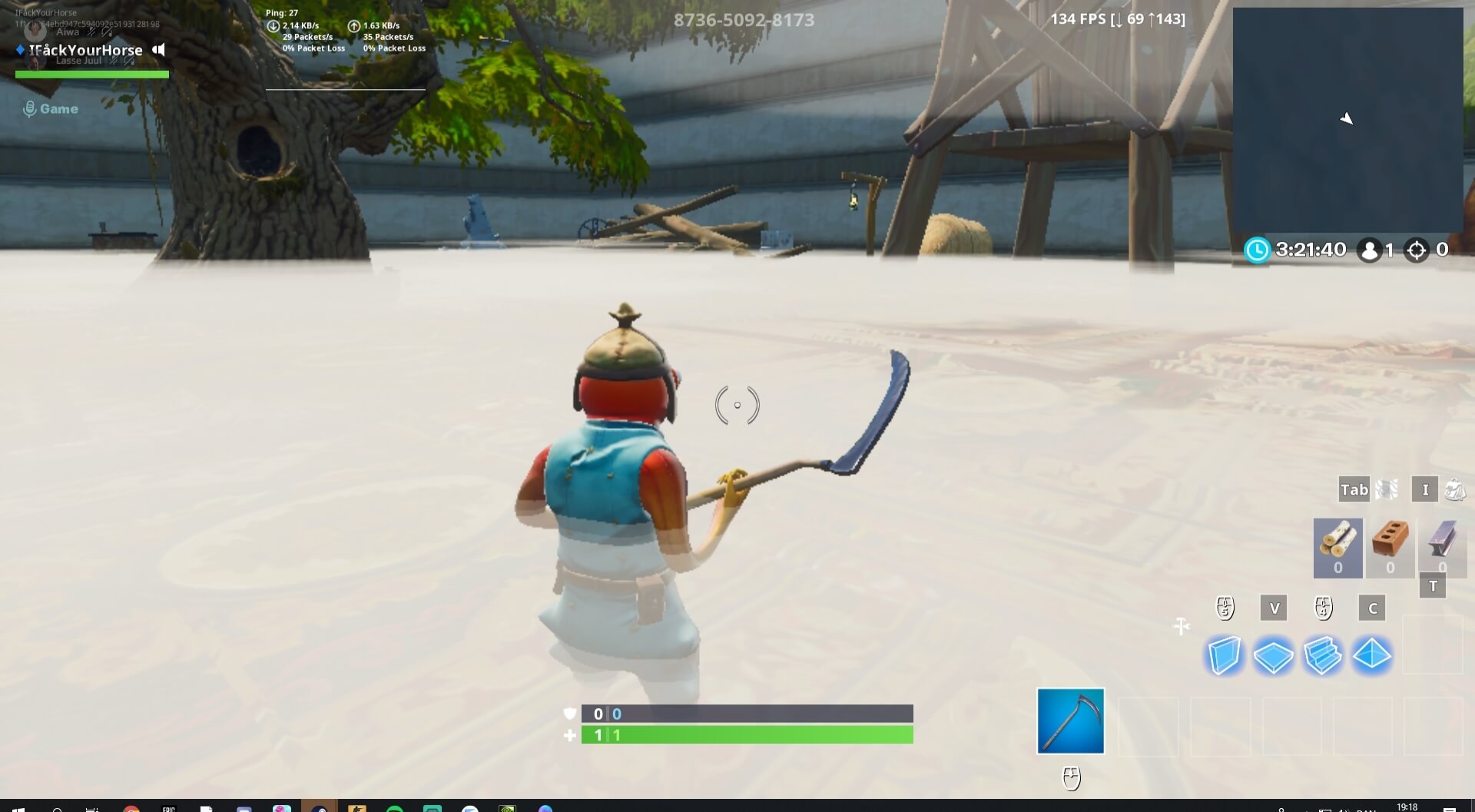Select the pickaxe hotbar slot

[1070, 721]
